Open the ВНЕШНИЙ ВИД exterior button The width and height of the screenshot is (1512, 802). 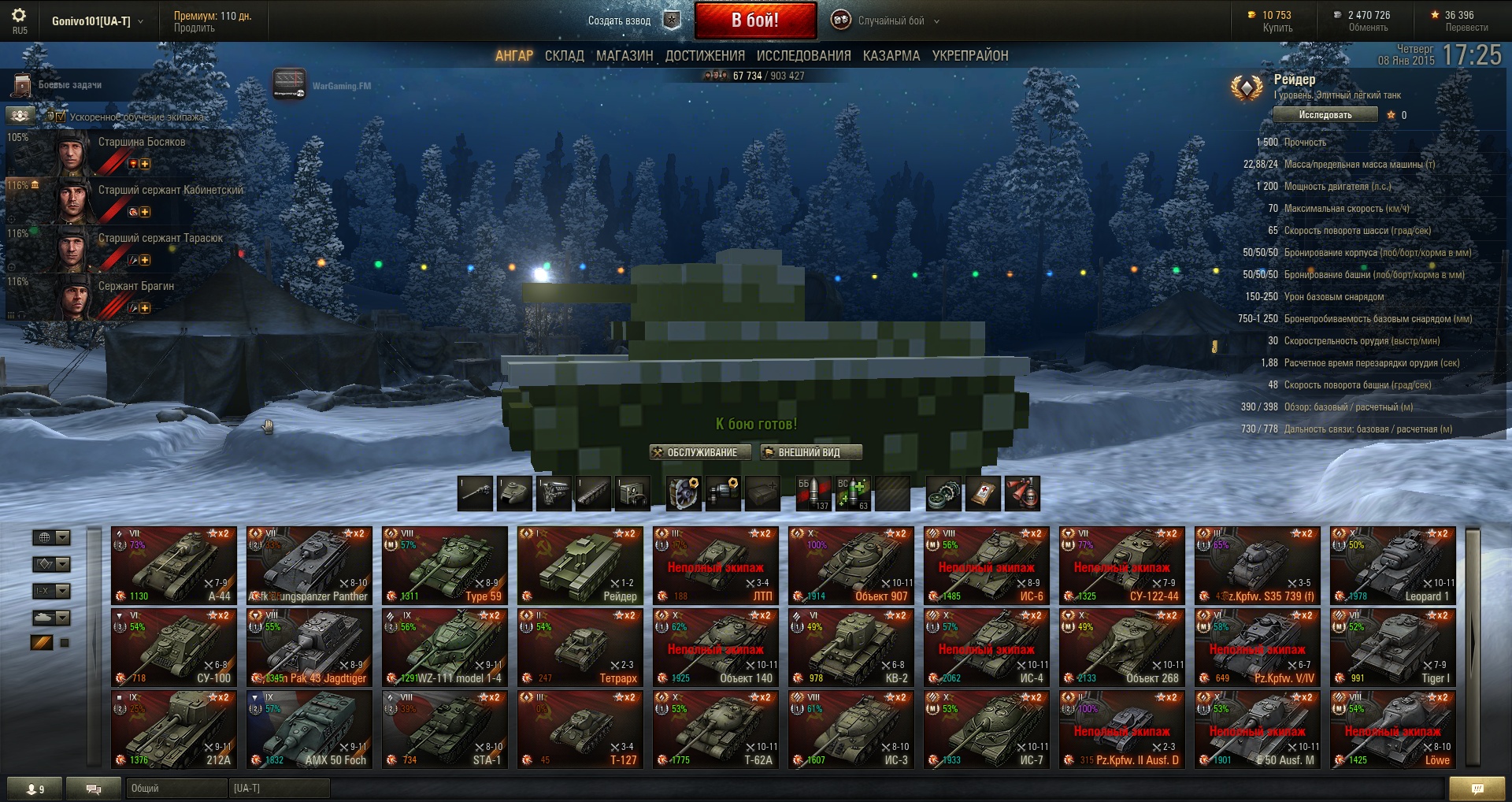point(810,452)
